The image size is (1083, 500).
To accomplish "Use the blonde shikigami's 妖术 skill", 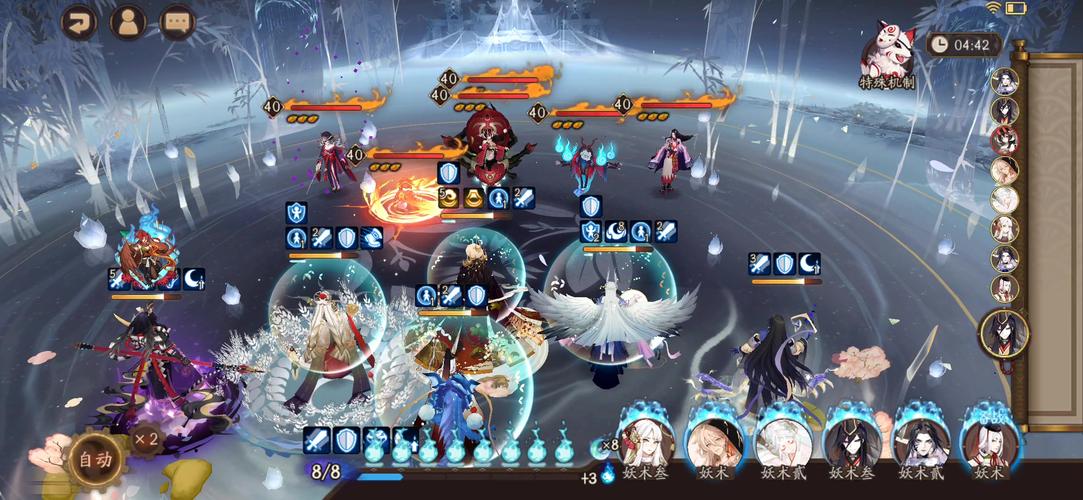I will (714, 441).
